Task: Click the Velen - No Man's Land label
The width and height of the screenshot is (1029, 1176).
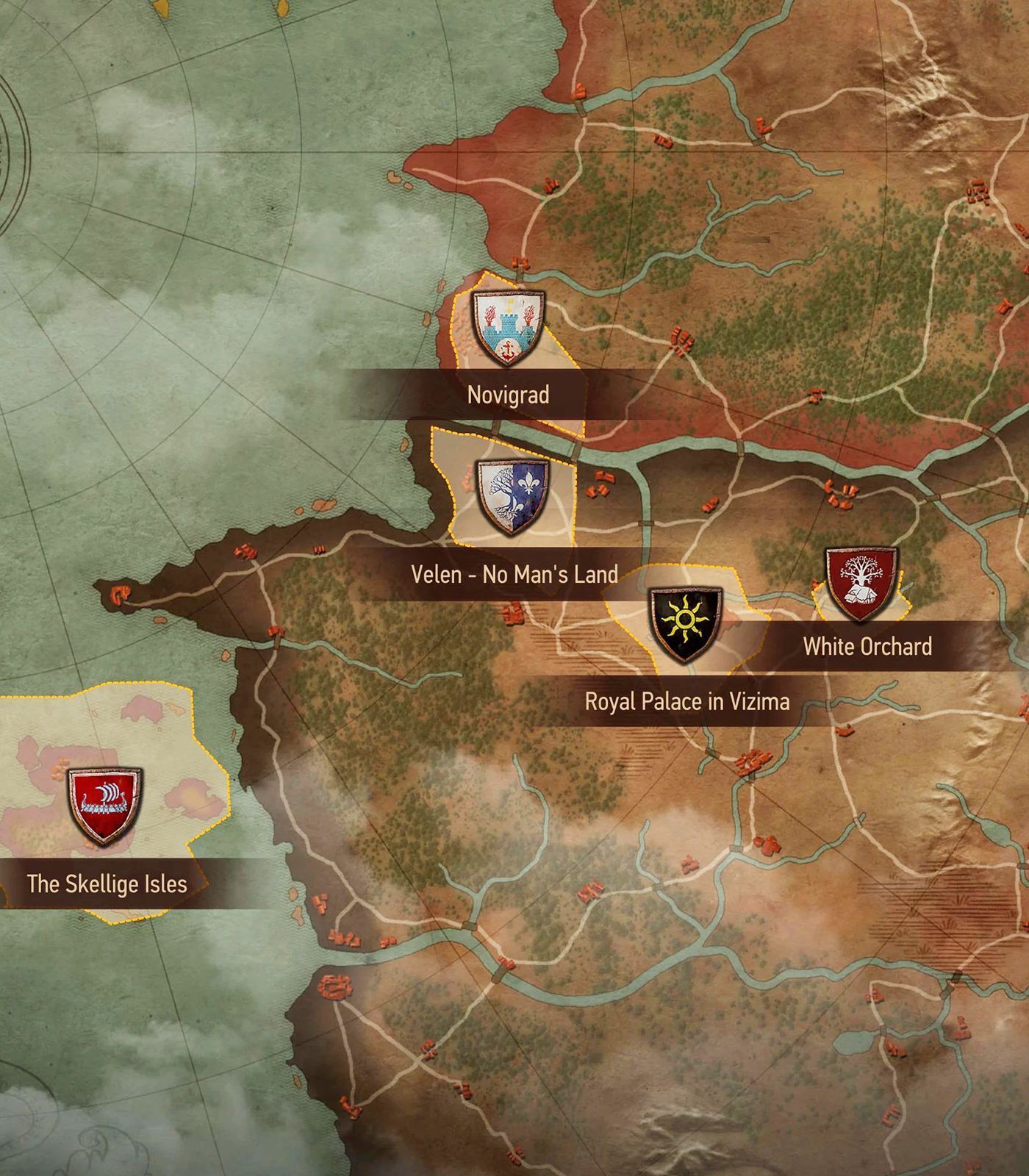Action: click(x=514, y=574)
